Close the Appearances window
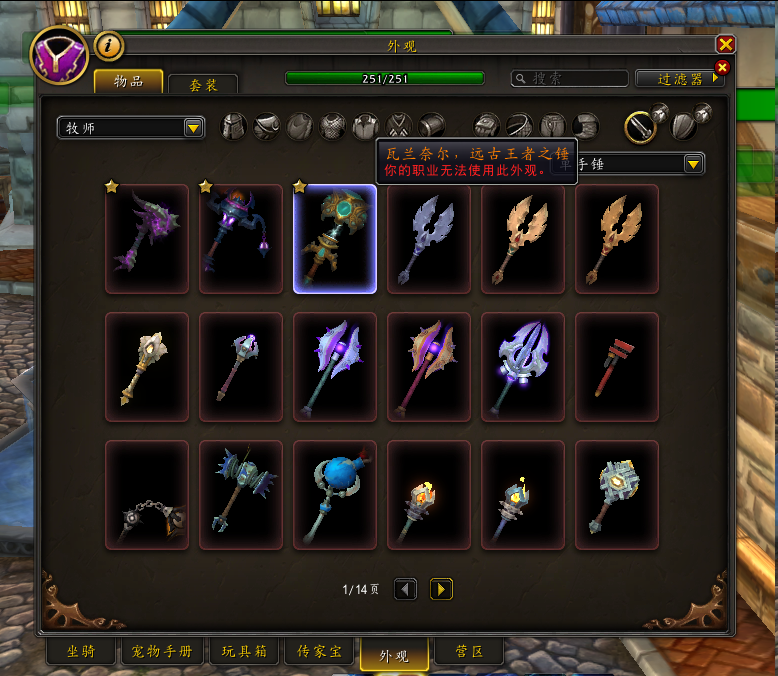The image size is (778, 676). click(726, 44)
